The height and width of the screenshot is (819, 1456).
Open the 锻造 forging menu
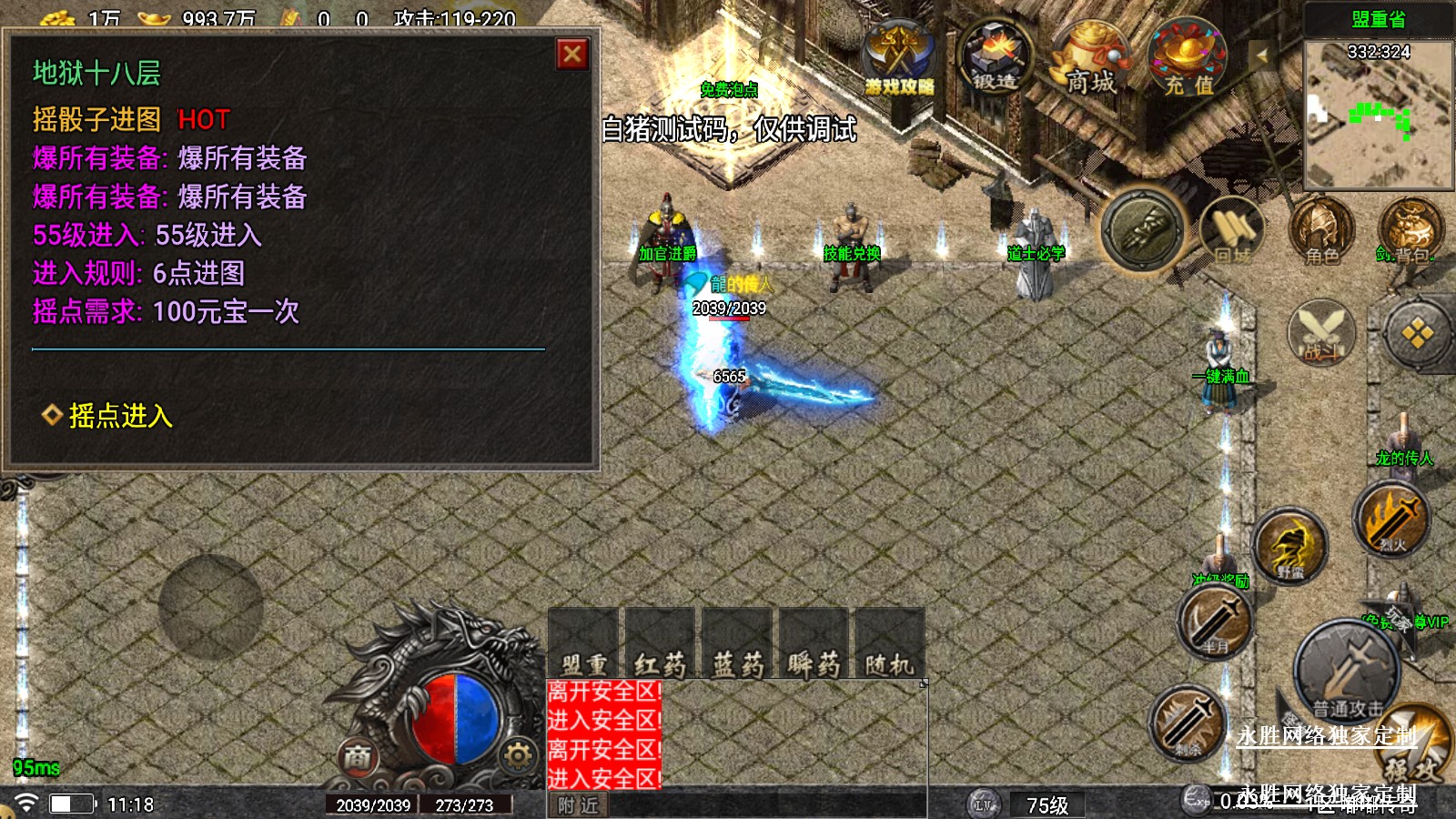pyautogui.click(x=996, y=56)
